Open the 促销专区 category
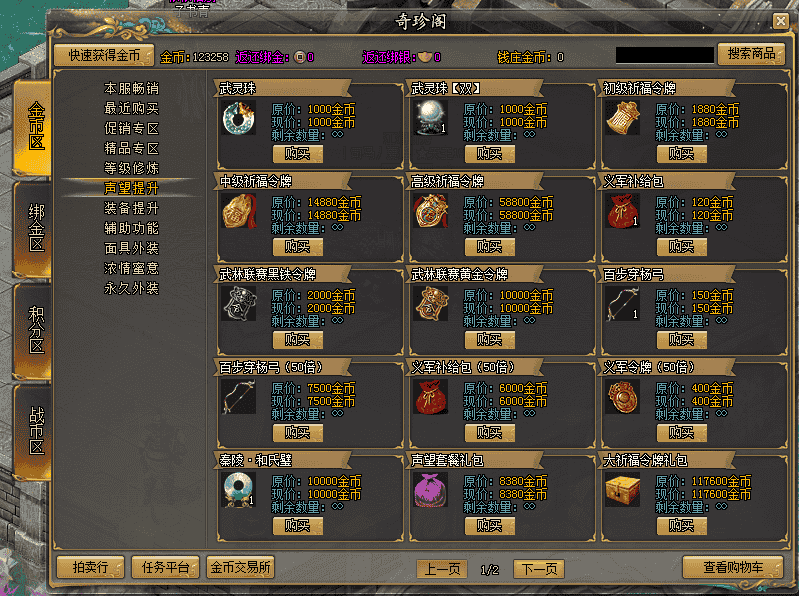This screenshot has height=596, width=799. click(x=131, y=128)
